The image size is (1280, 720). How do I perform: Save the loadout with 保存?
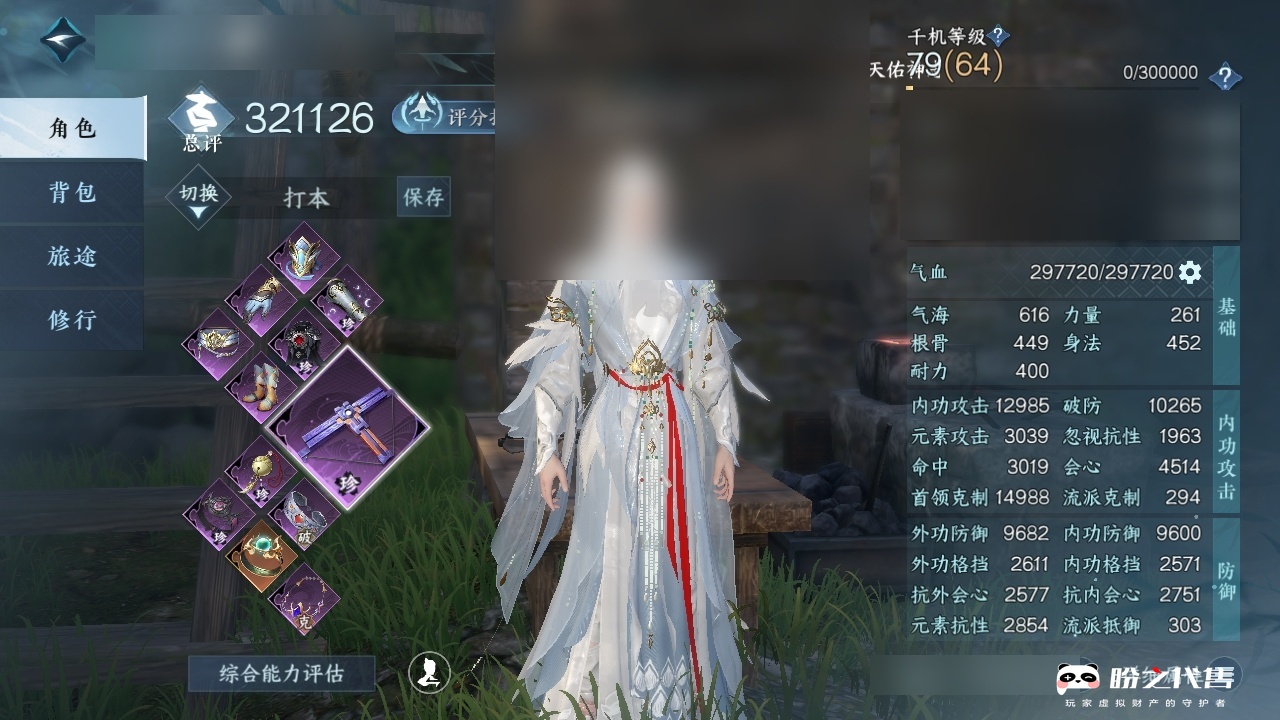click(423, 197)
